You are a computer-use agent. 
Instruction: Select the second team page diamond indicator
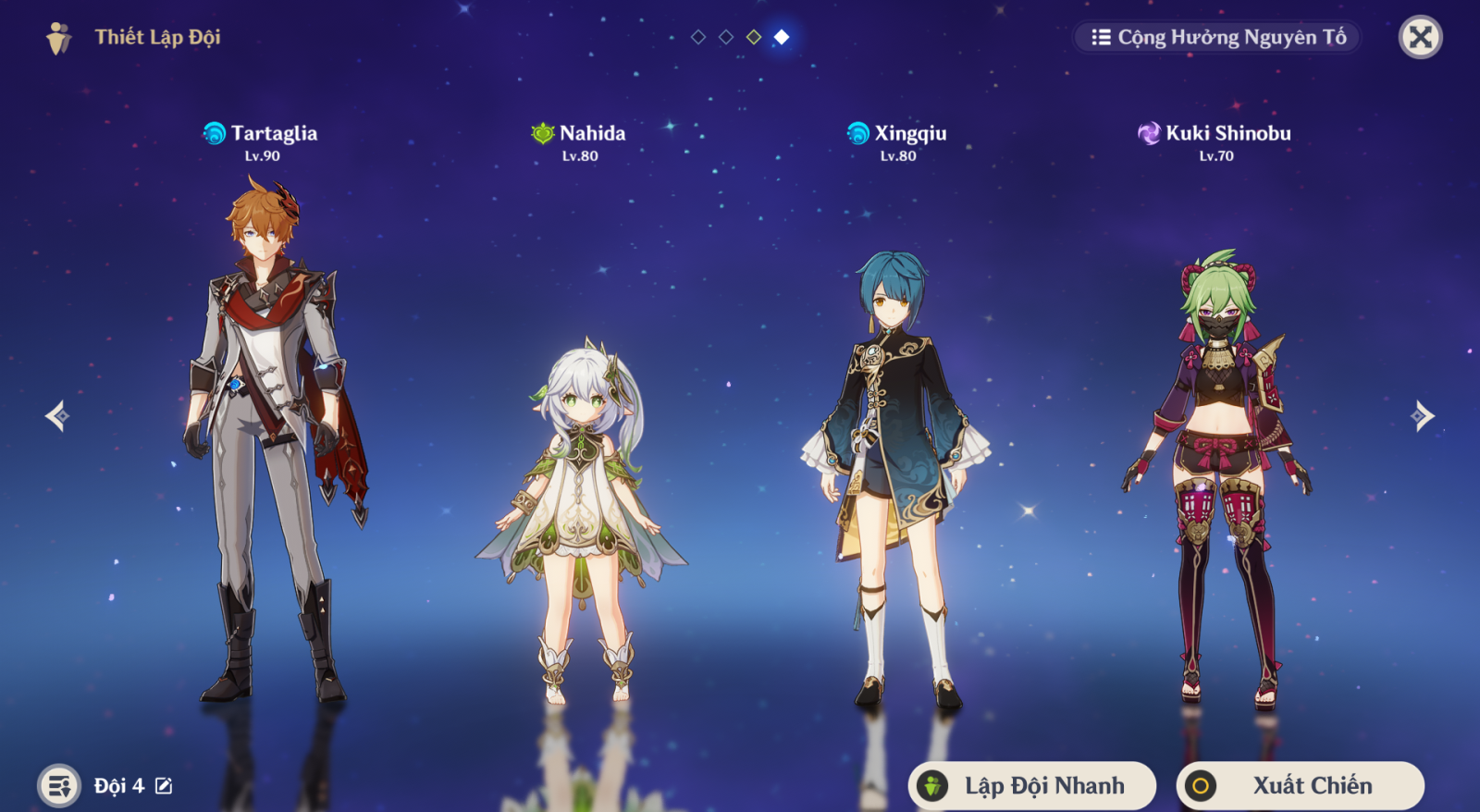pyautogui.click(x=724, y=39)
